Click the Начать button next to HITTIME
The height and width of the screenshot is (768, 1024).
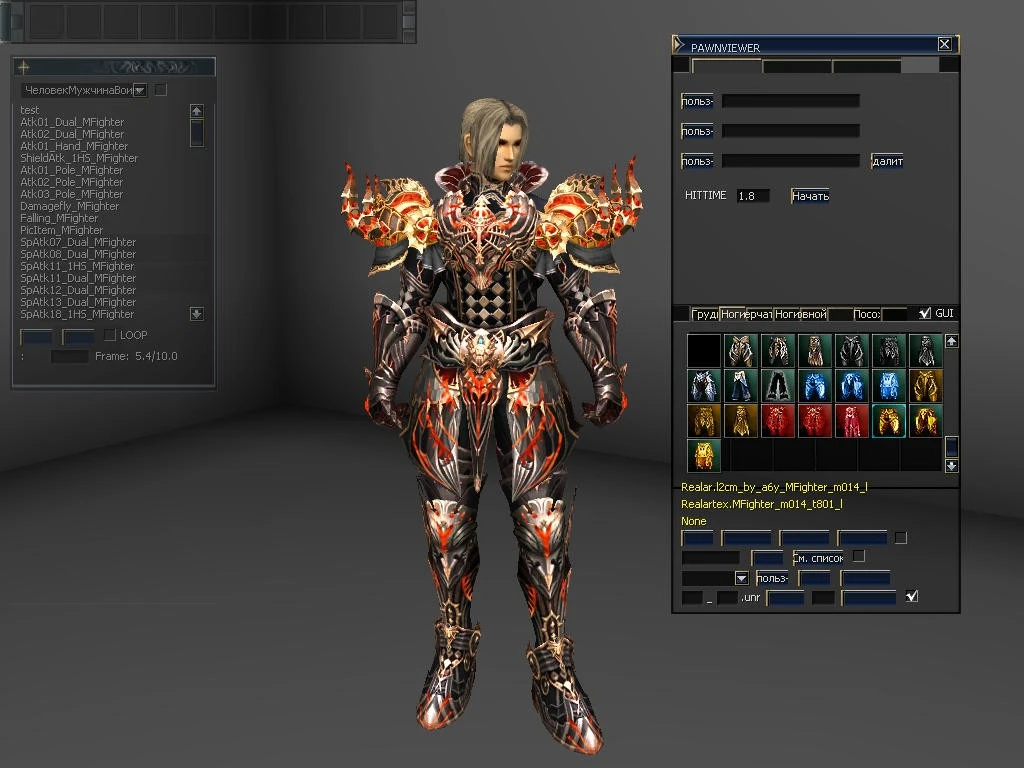(810, 196)
